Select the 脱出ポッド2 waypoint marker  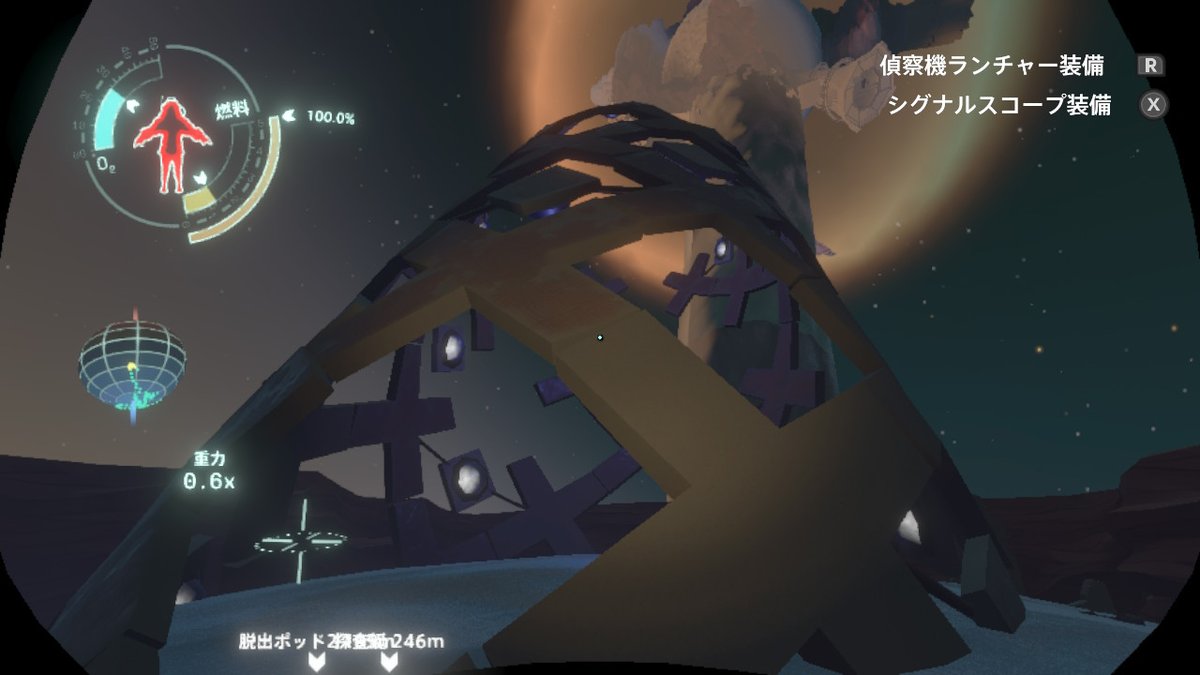tap(317, 662)
